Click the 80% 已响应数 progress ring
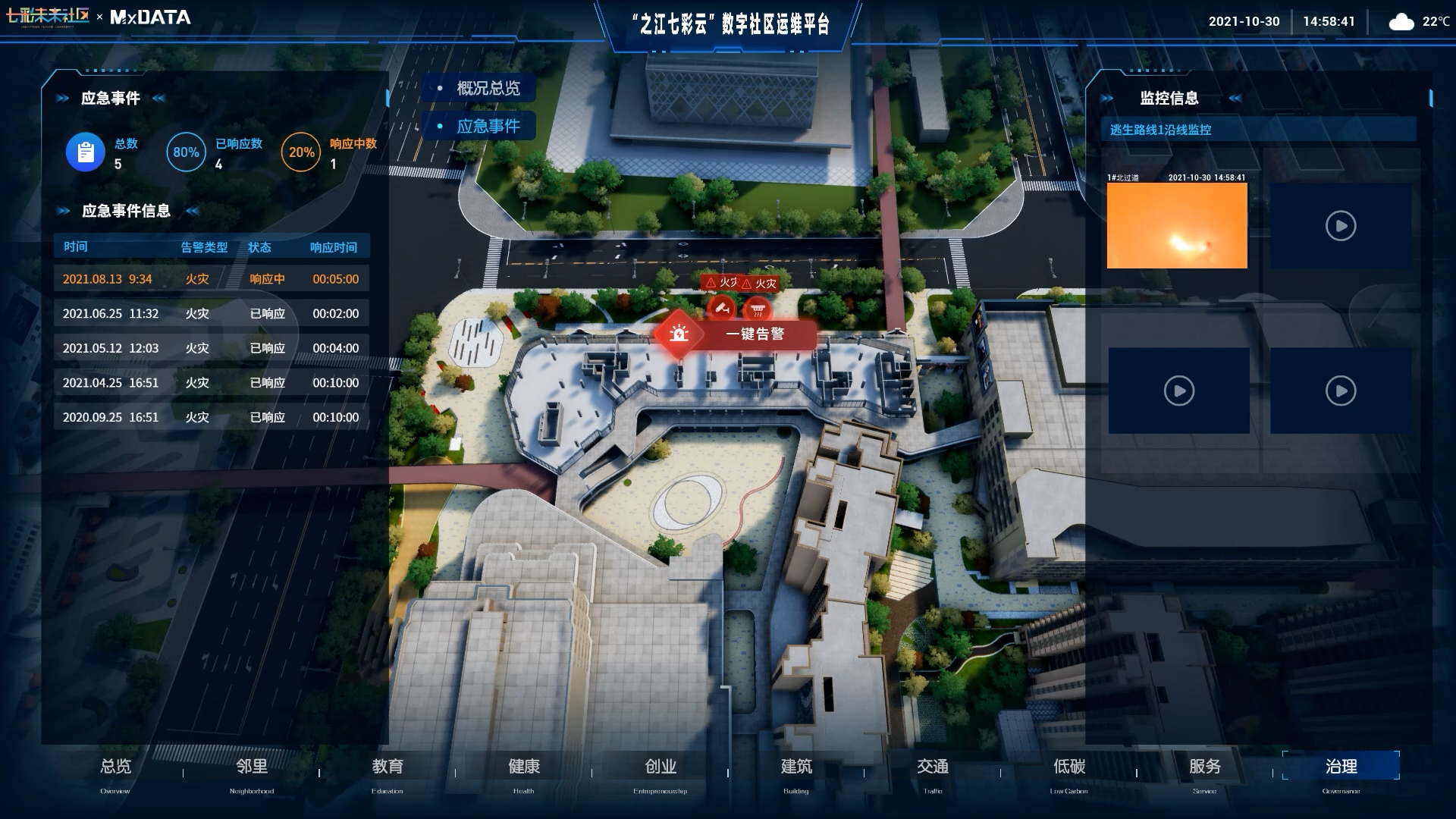The width and height of the screenshot is (1456, 819). click(x=186, y=152)
